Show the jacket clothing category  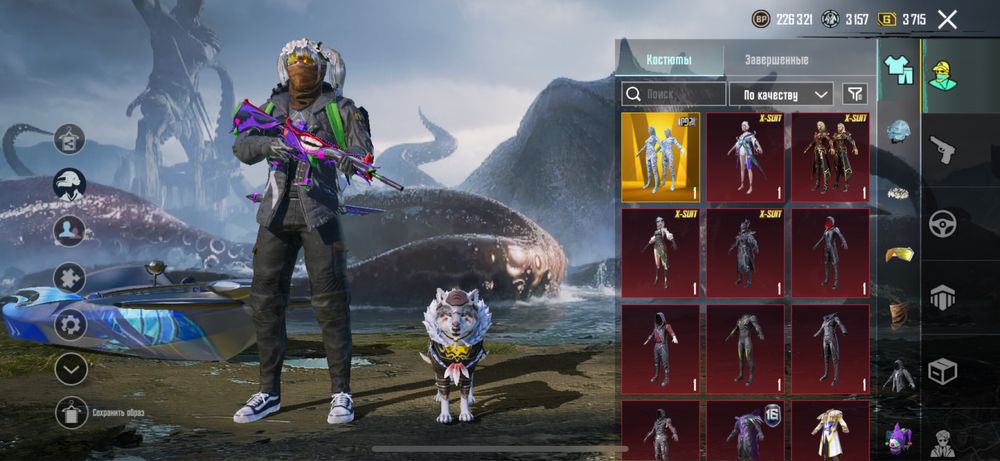point(899,376)
